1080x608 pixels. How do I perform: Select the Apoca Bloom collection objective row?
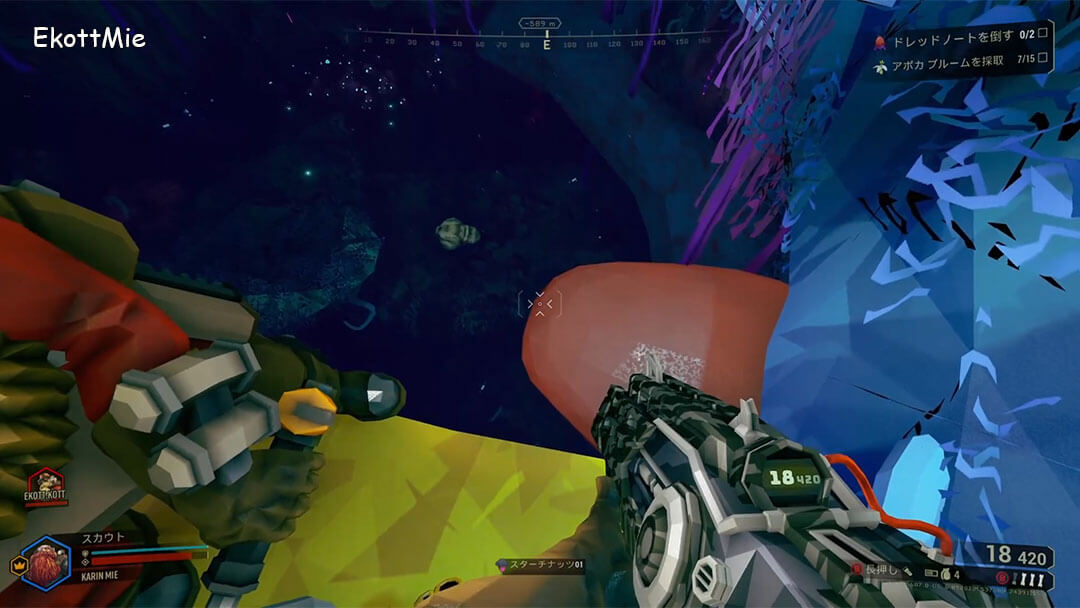click(960, 60)
